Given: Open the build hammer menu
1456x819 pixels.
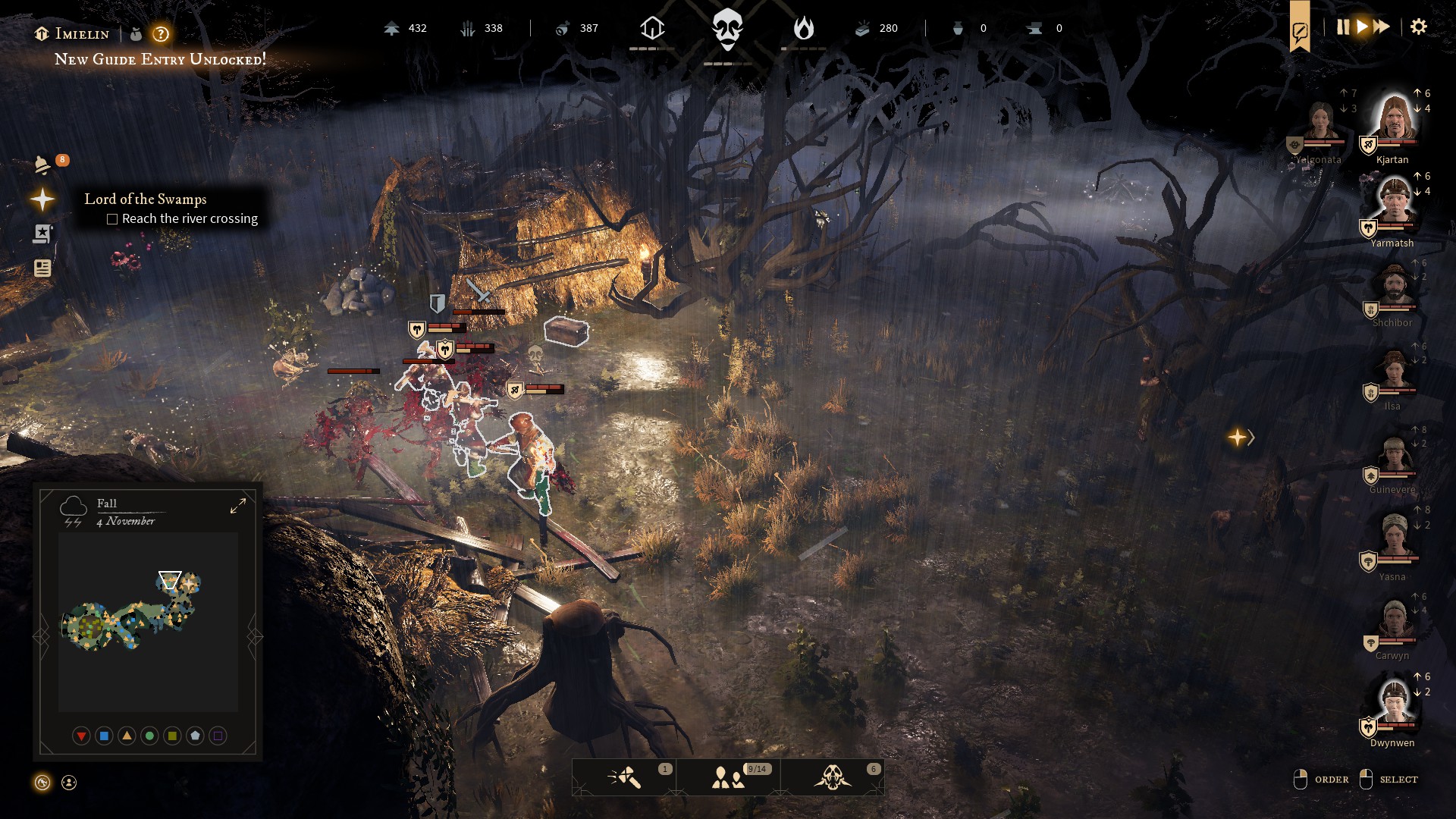Looking at the screenshot, I should tap(625, 777).
